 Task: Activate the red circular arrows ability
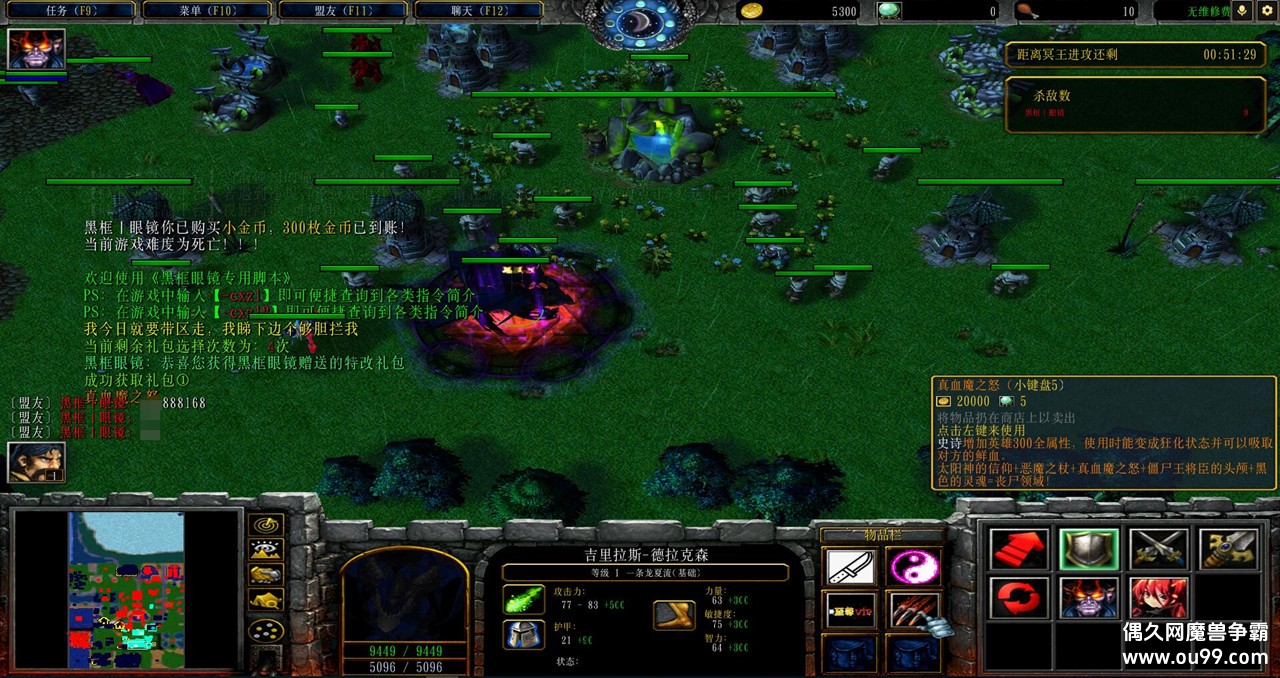pyautogui.click(x=1019, y=597)
